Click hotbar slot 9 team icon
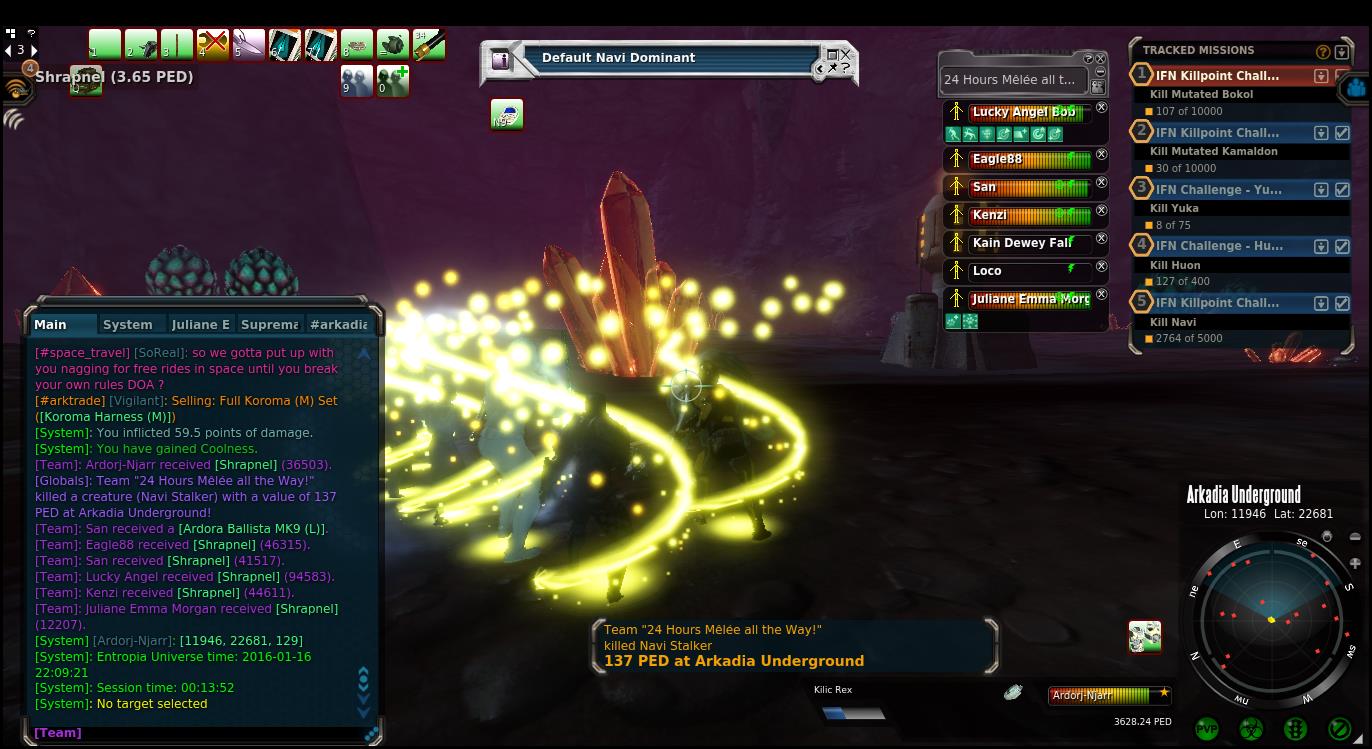The width and height of the screenshot is (1372, 749). (x=356, y=81)
